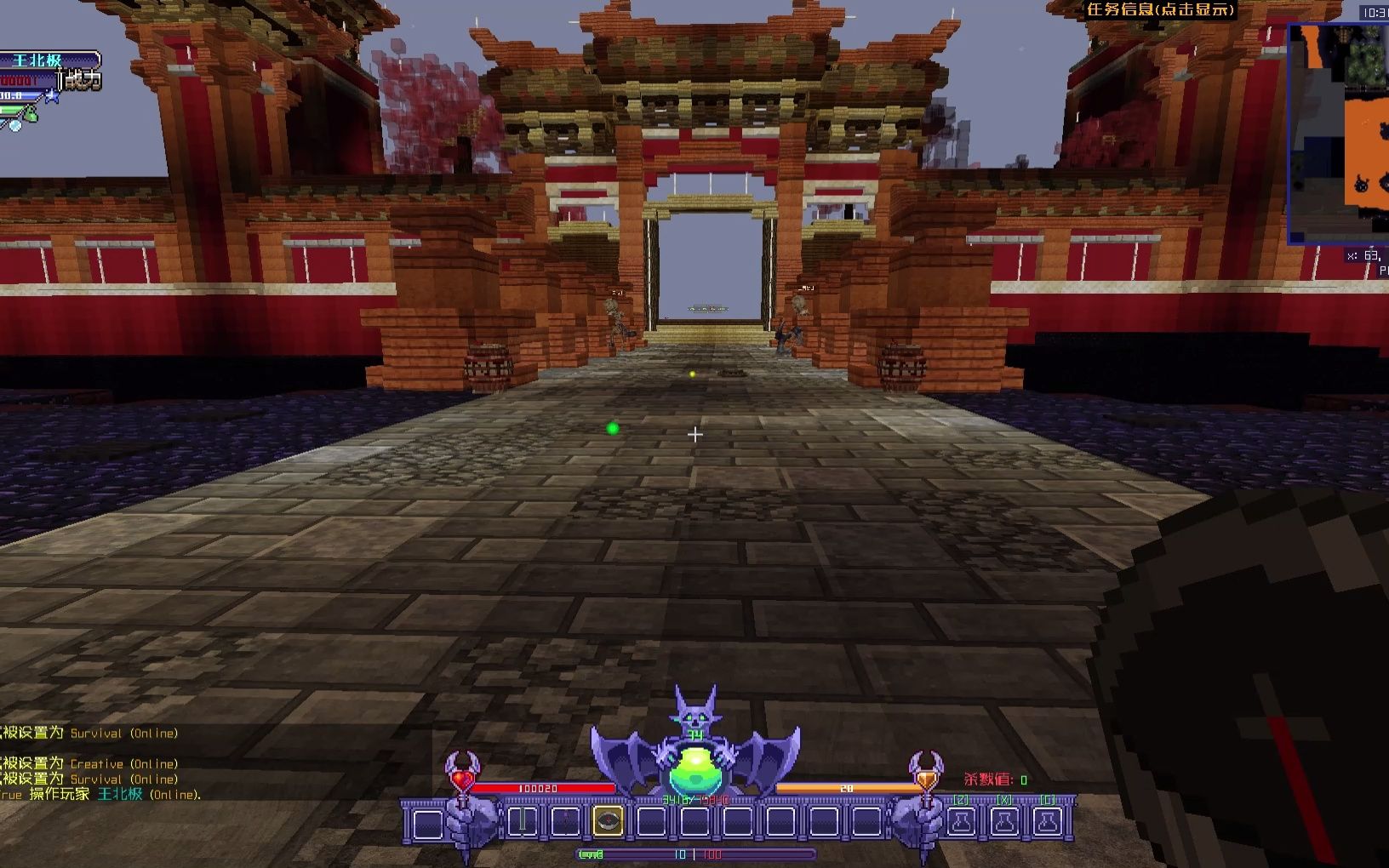Click the 杀戮值: 0 kill counter
The image size is (1389, 868).
[x=994, y=778]
